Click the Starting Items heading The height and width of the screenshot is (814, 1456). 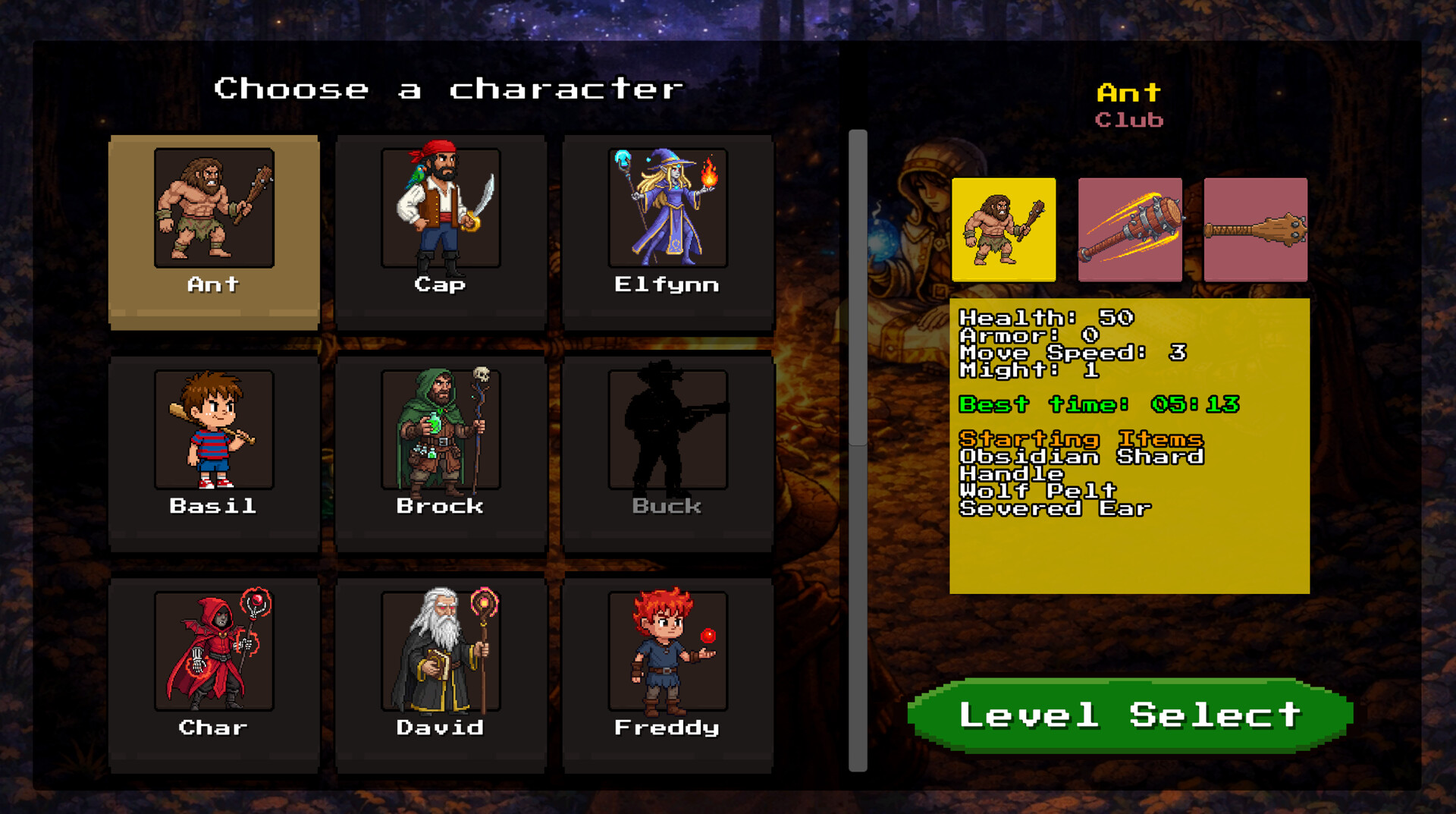tap(1080, 439)
